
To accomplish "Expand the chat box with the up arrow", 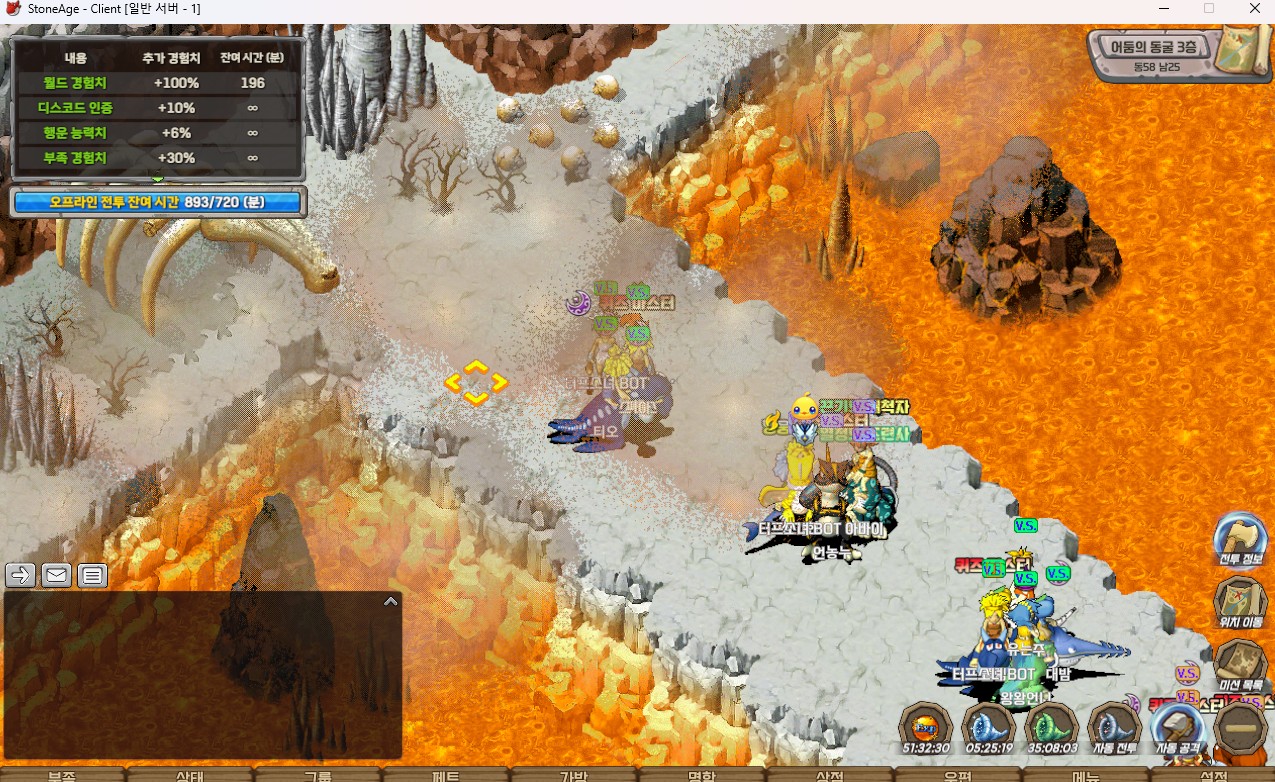I will [x=390, y=601].
